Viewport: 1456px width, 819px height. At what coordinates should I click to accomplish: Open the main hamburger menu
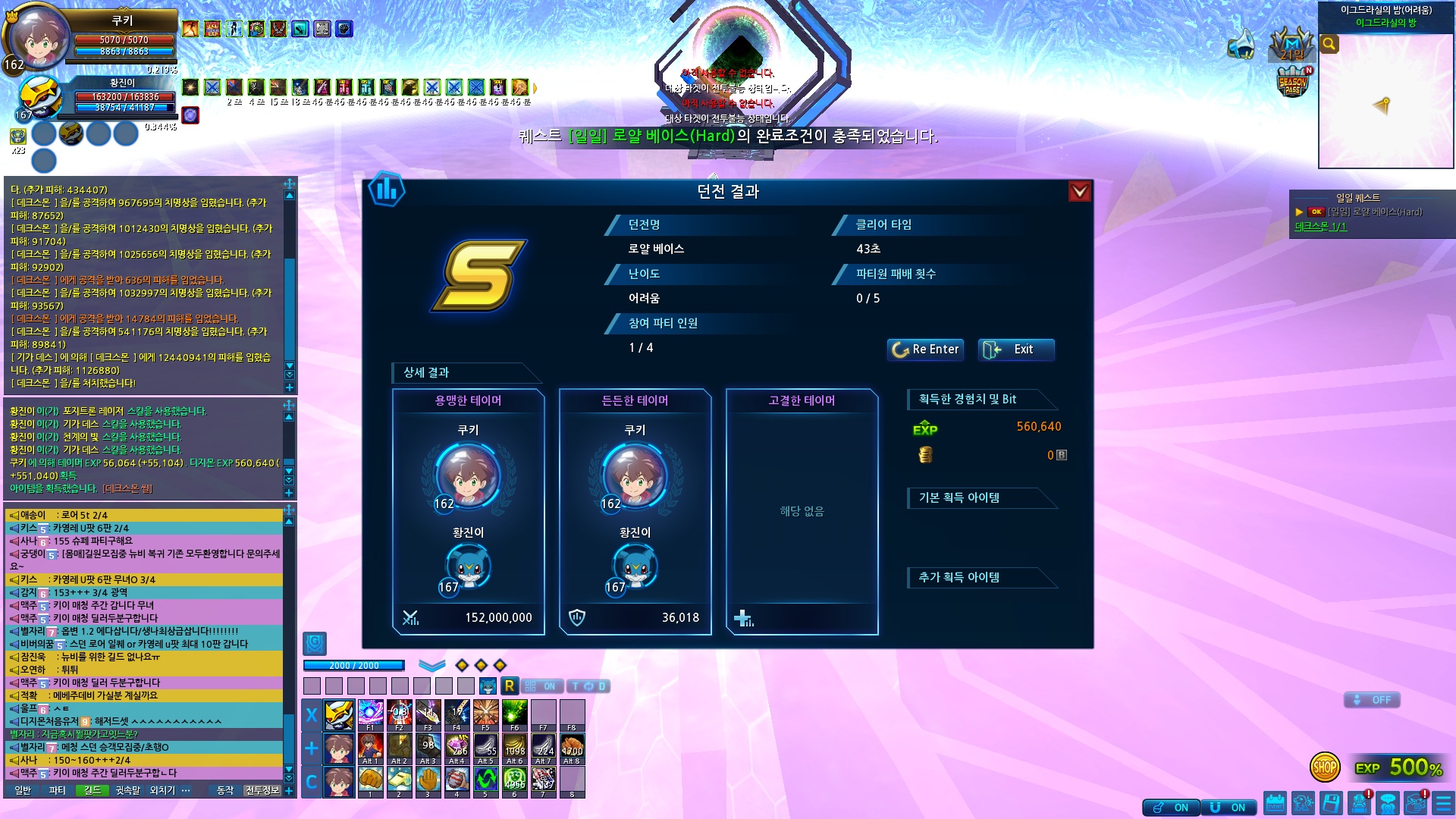click(1443, 803)
